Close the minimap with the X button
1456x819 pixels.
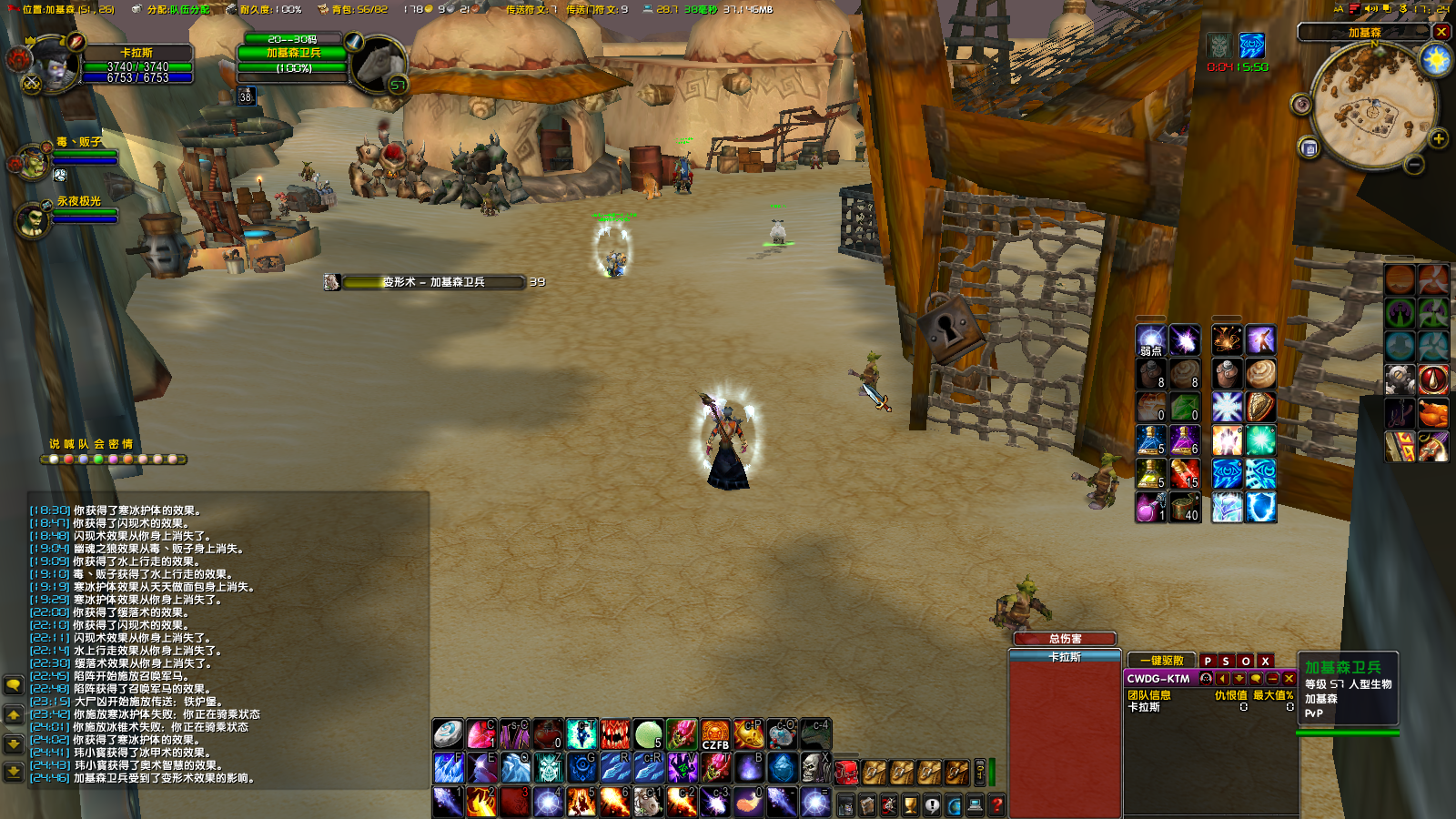pos(1441,32)
